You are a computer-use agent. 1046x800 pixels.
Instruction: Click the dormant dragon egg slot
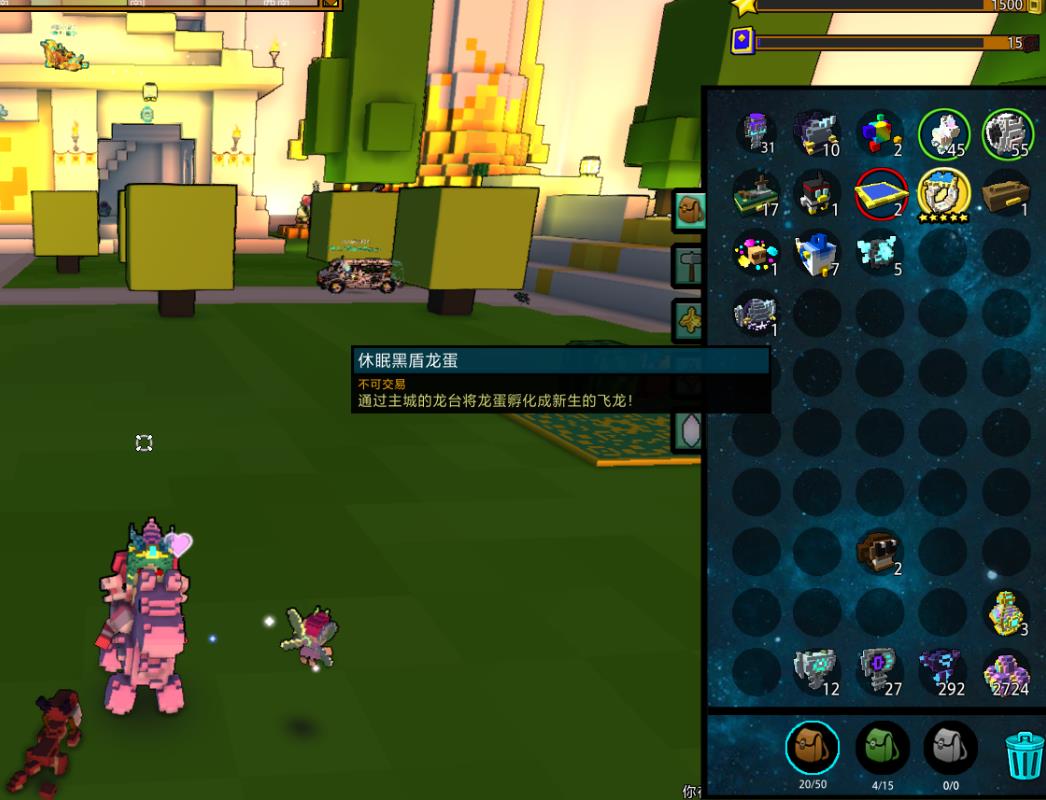[x=755, y=313]
